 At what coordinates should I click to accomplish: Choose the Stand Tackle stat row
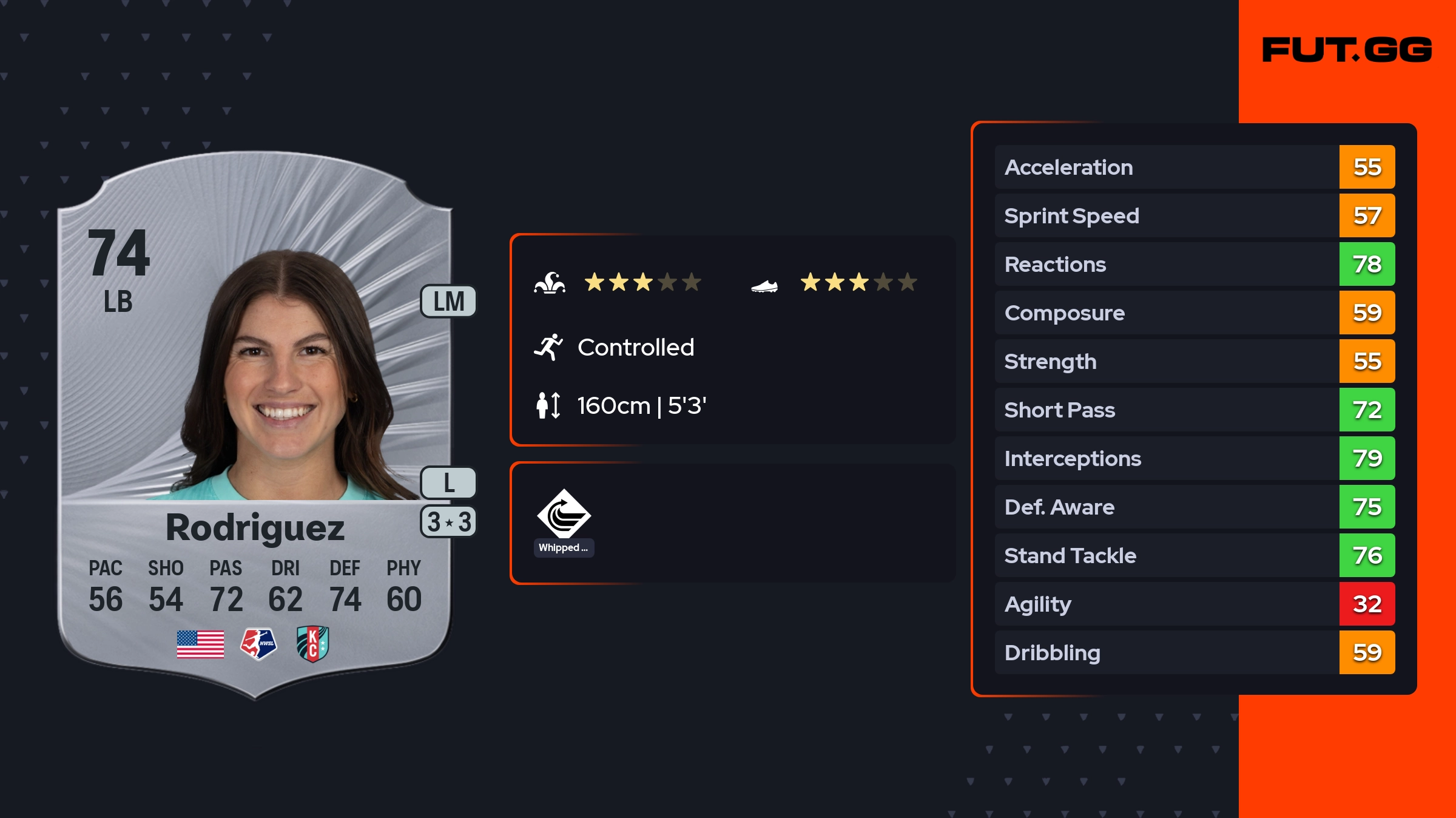[x=1194, y=555]
